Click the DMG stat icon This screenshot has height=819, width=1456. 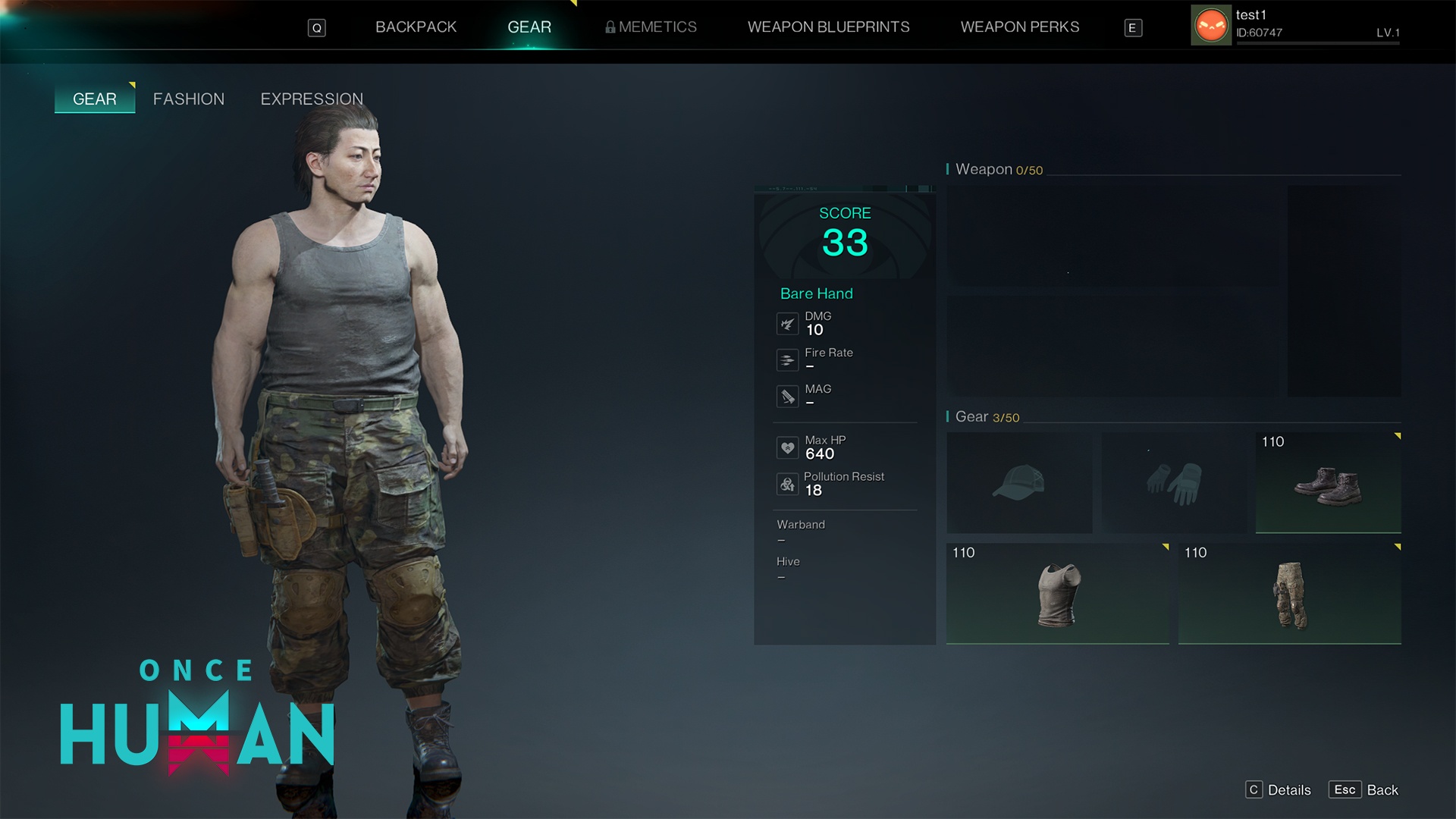point(787,323)
